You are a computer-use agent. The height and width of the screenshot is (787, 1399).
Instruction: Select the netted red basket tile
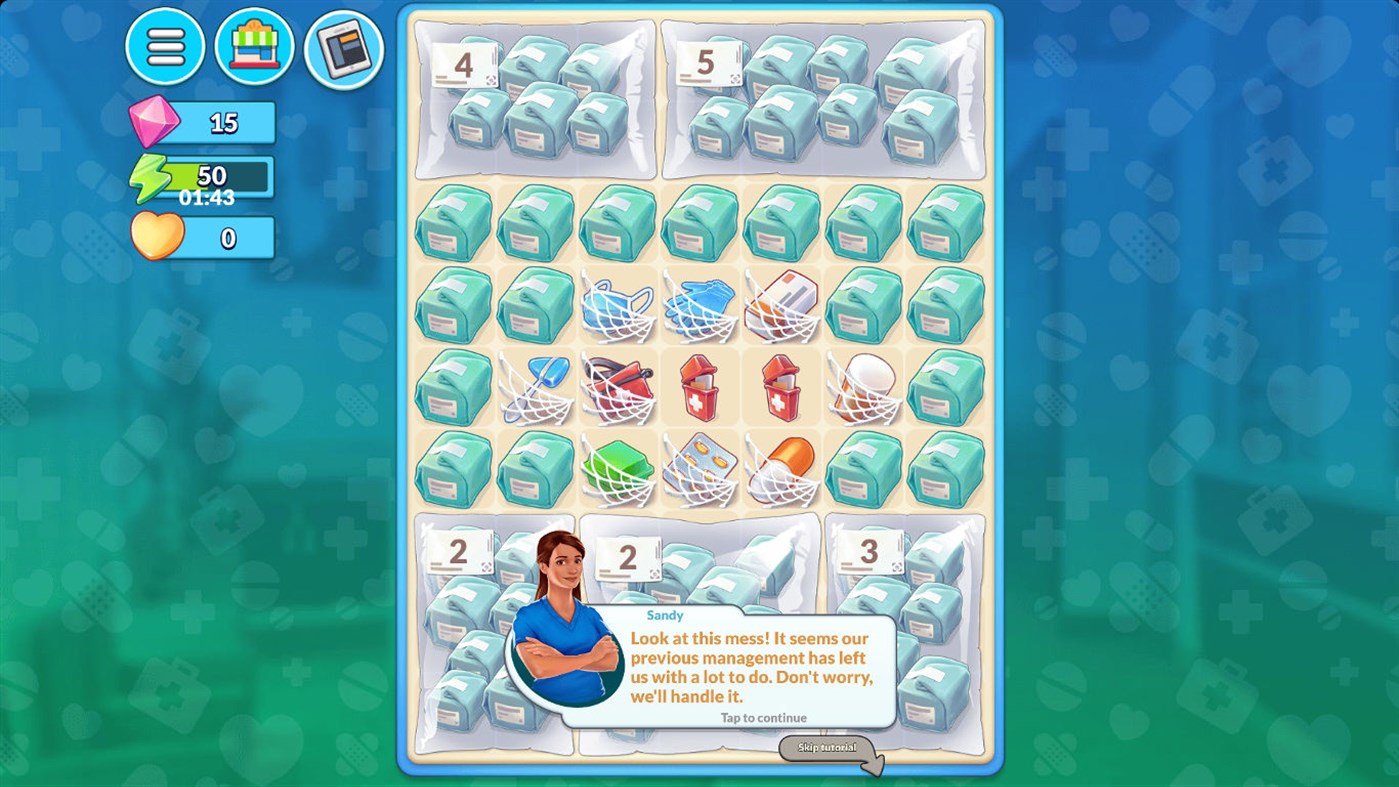click(617, 385)
